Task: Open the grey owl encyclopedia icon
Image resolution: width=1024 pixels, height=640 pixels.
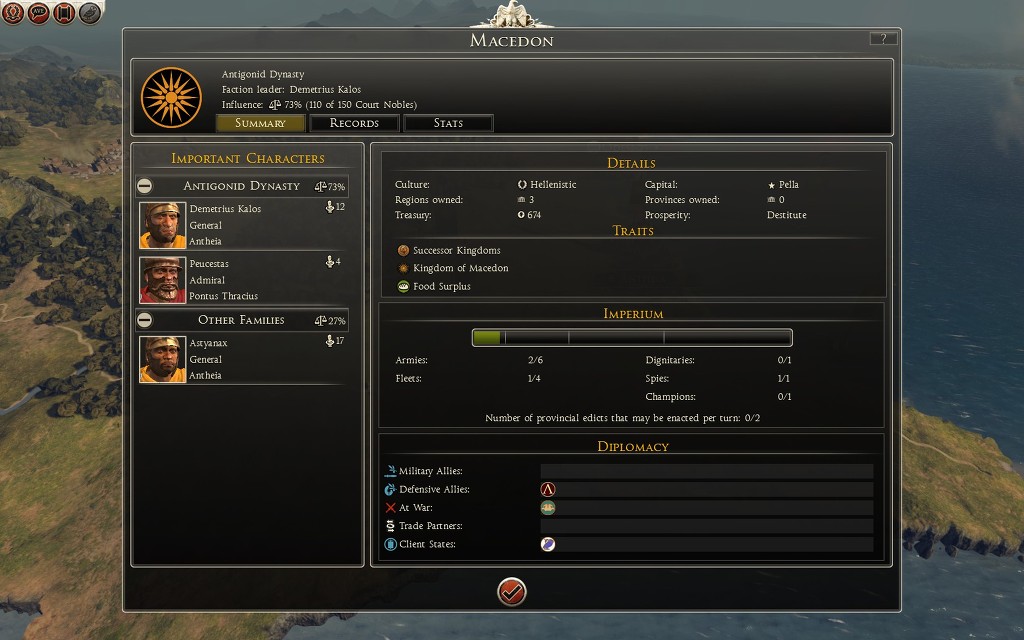Action: pos(90,13)
